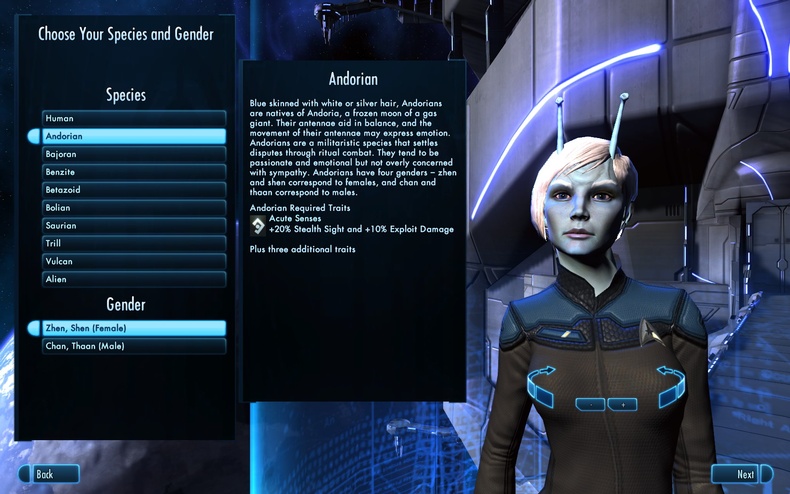Pick the Bajoran species
This screenshot has width=790, height=494.
pos(133,154)
